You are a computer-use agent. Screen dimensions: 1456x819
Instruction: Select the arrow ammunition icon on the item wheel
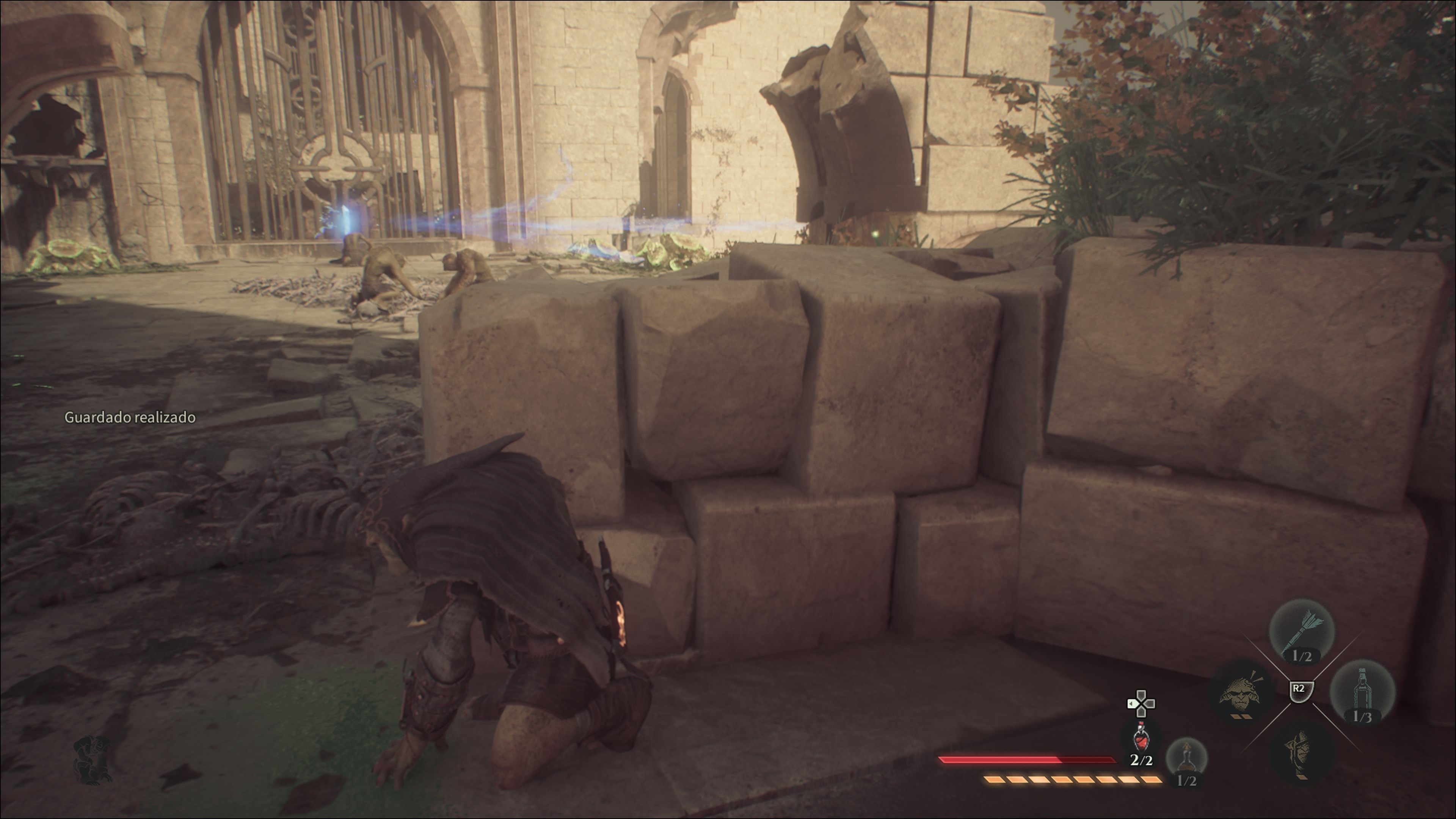coord(1303,629)
